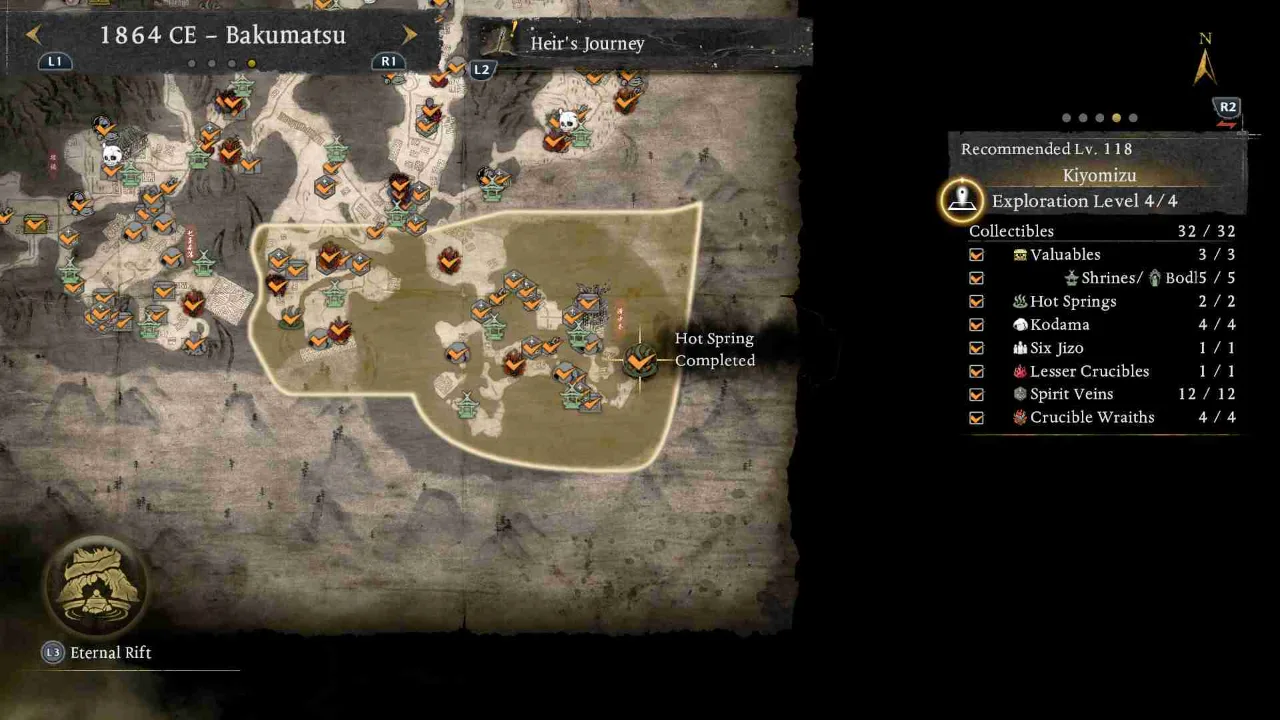Select the Exploration Level 4/4 icon
1280x720 pixels.
[962, 201]
